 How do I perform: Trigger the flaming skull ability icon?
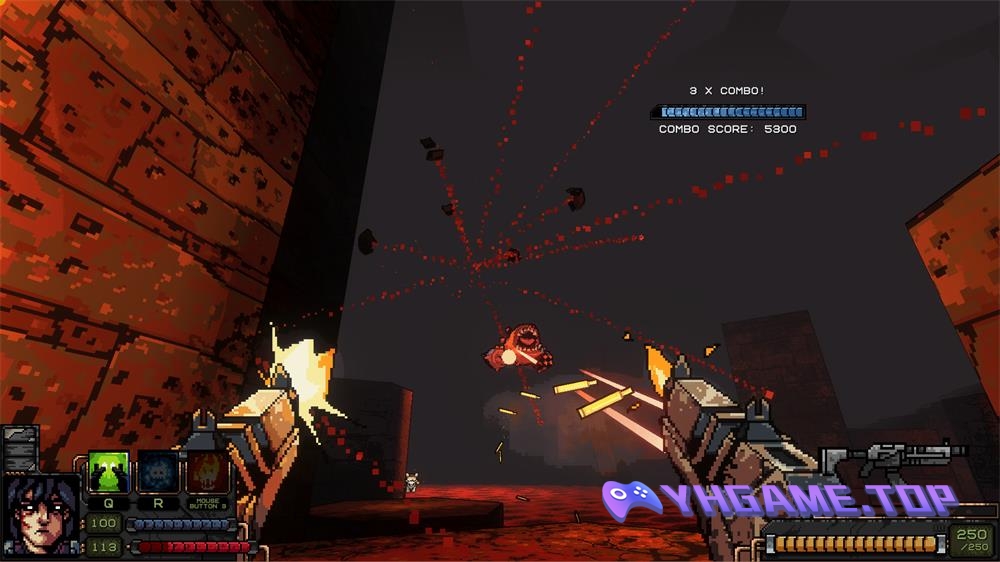point(206,471)
